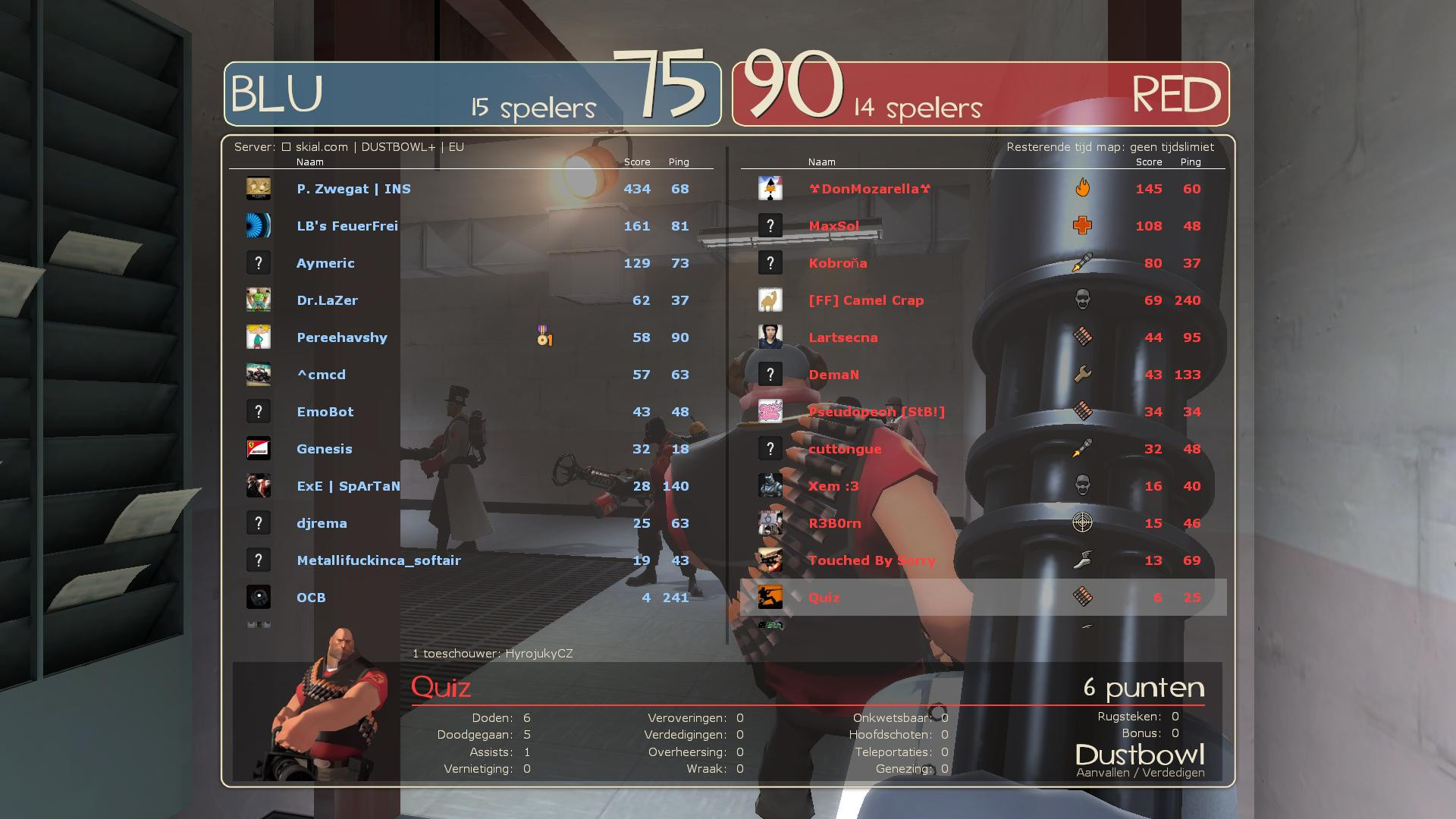The image size is (1456, 819).
Task: Click the Score column header on RED side
Action: coord(1150,162)
